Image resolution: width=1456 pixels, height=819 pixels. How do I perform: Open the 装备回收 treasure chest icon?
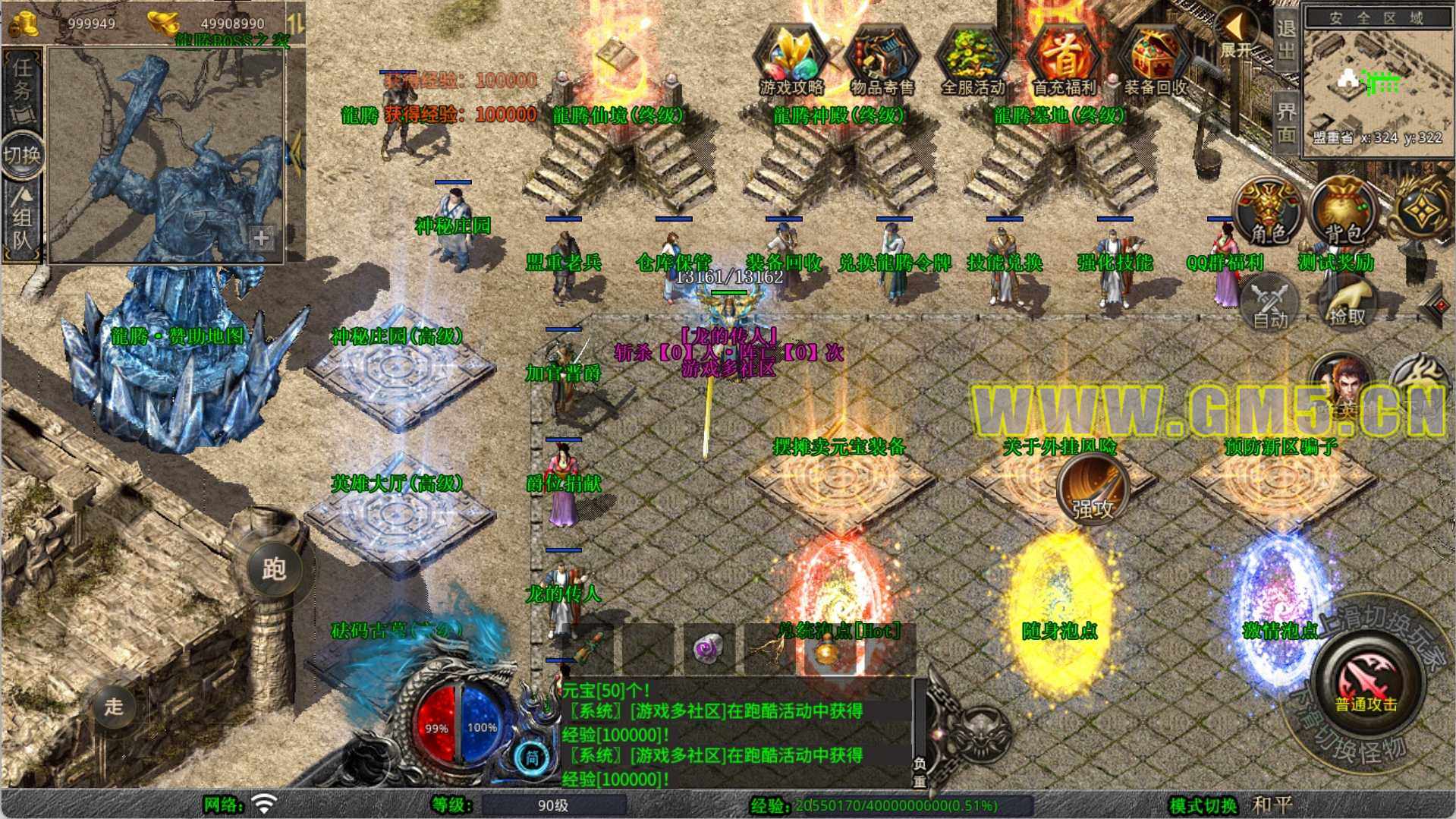pos(1155,61)
